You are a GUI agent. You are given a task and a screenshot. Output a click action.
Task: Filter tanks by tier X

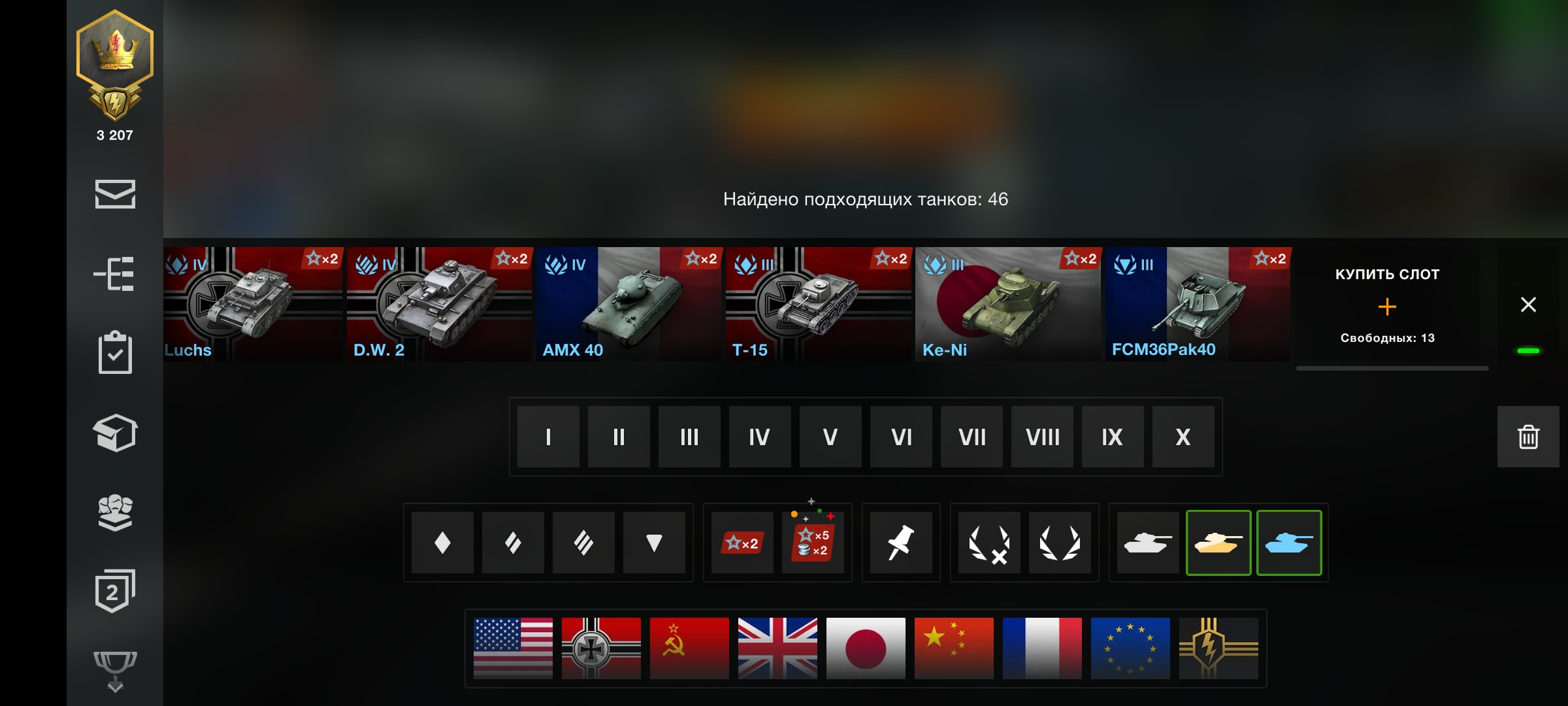point(1183,437)
